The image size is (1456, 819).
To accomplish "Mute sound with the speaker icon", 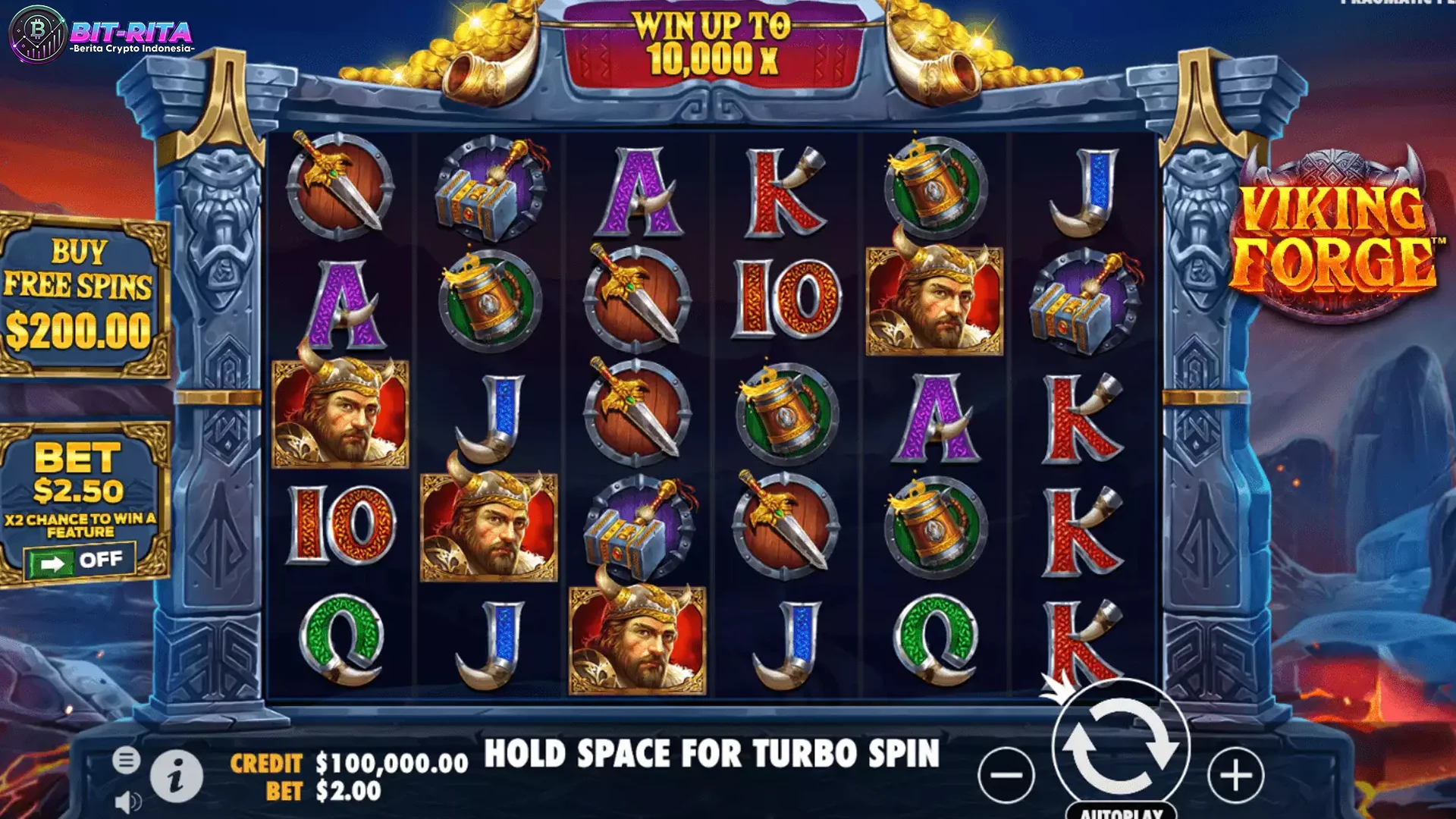I will [127, 799].
